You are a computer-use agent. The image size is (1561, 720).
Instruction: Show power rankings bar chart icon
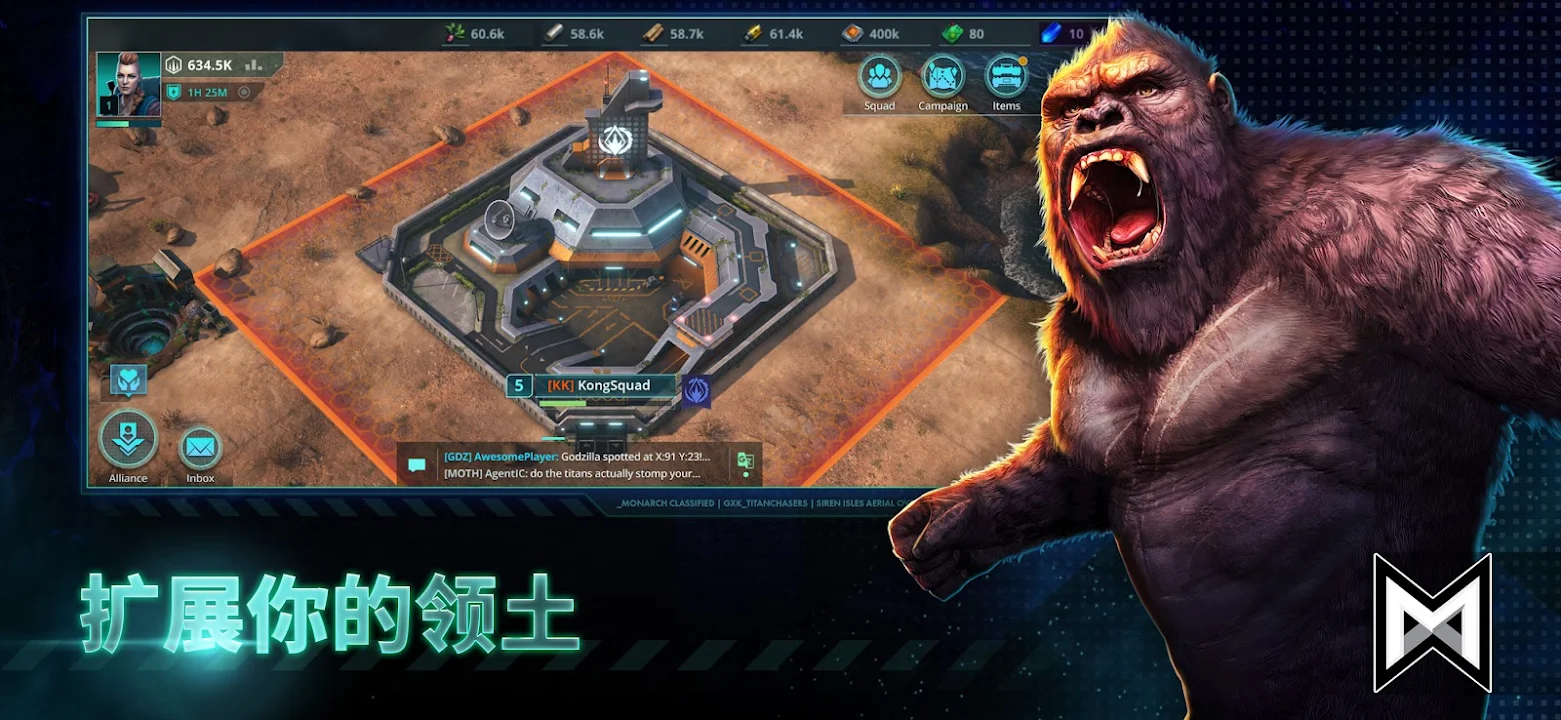pos(253,65)
